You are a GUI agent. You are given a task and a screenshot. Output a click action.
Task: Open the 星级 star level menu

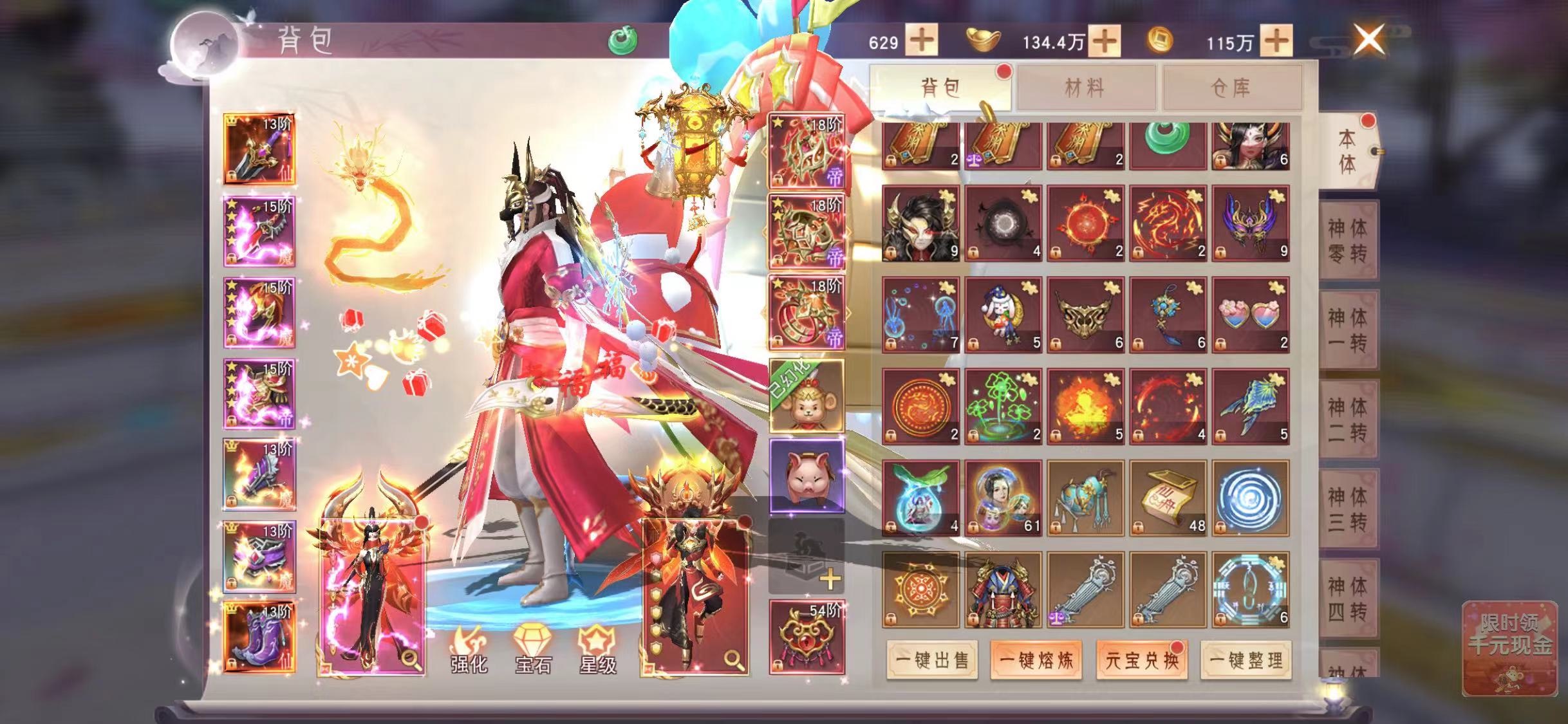click(x=598, y=649)
